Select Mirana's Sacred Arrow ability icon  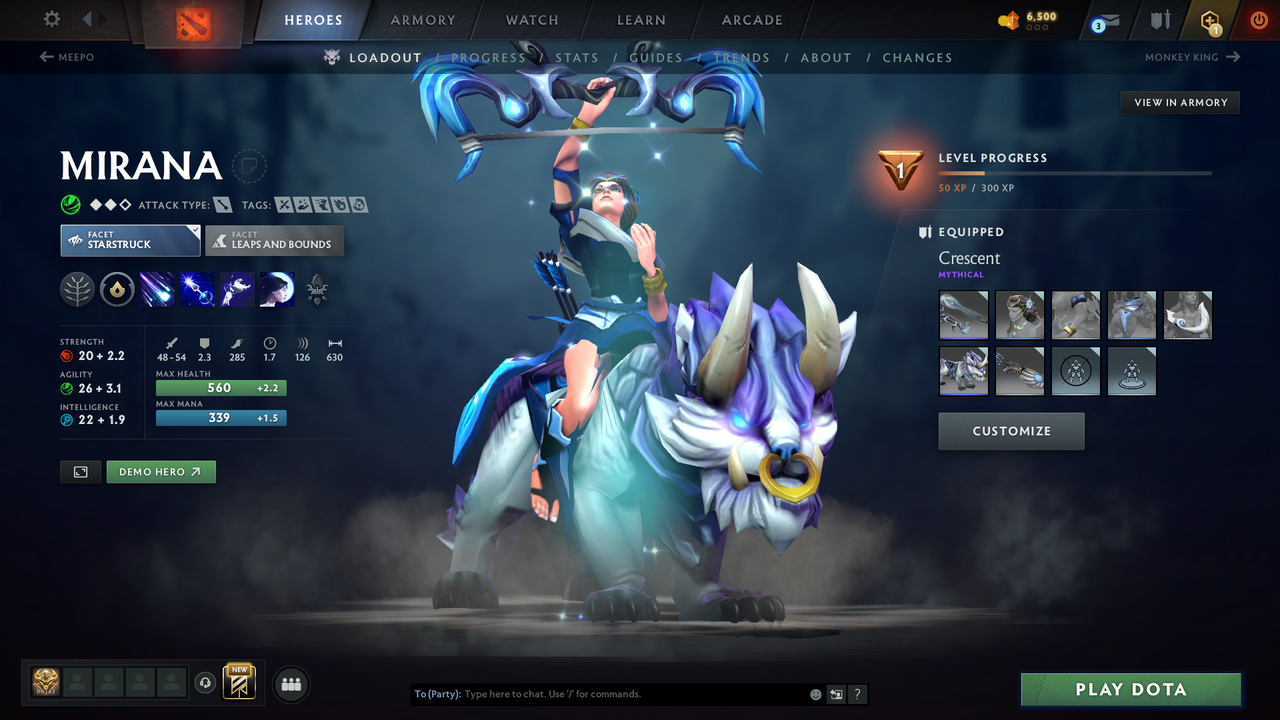[196, 290]
